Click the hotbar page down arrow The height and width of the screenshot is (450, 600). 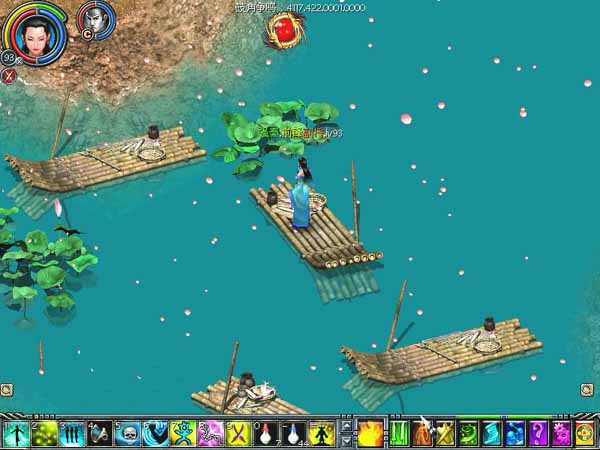pos(346,441)
